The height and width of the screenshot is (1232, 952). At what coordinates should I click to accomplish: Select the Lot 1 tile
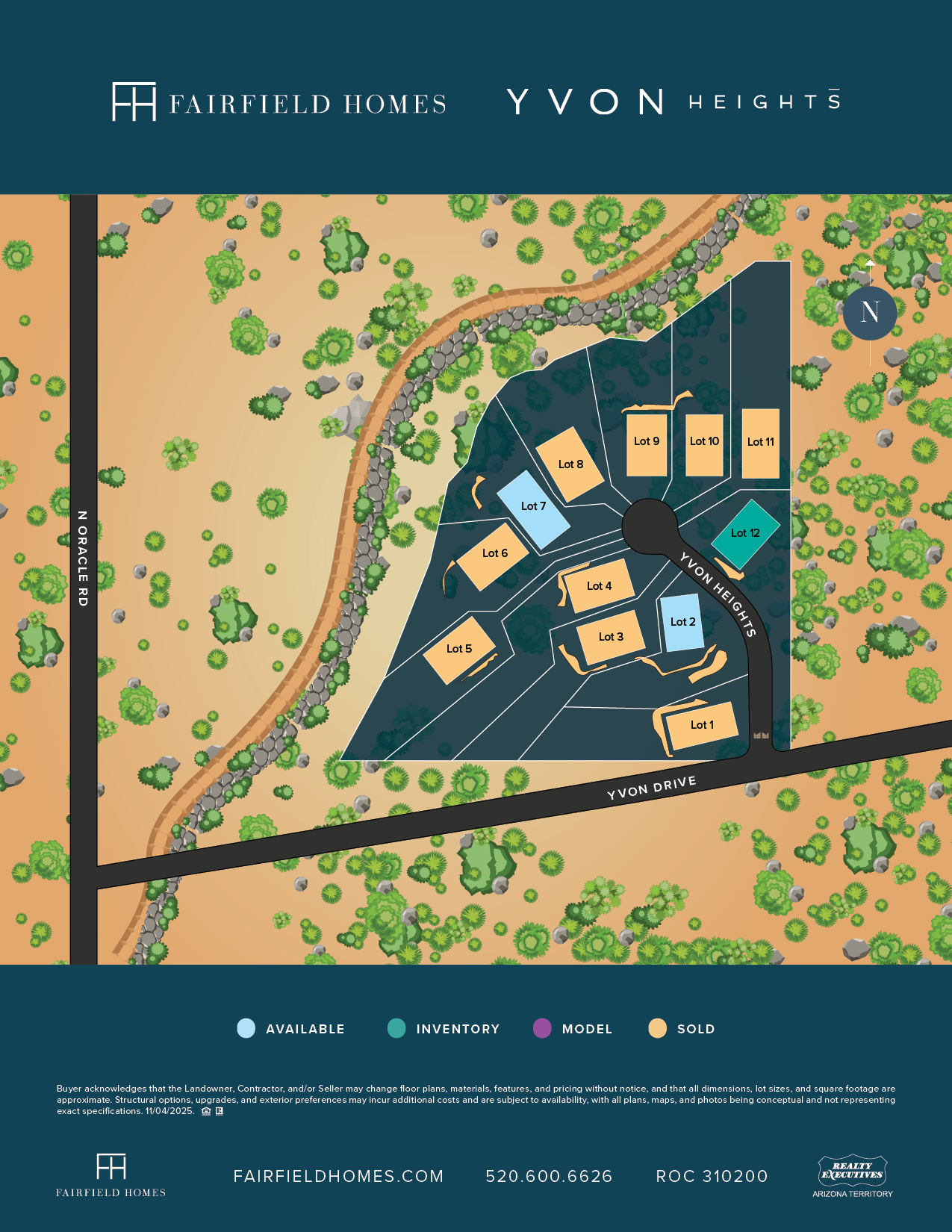tap(702, 725)
